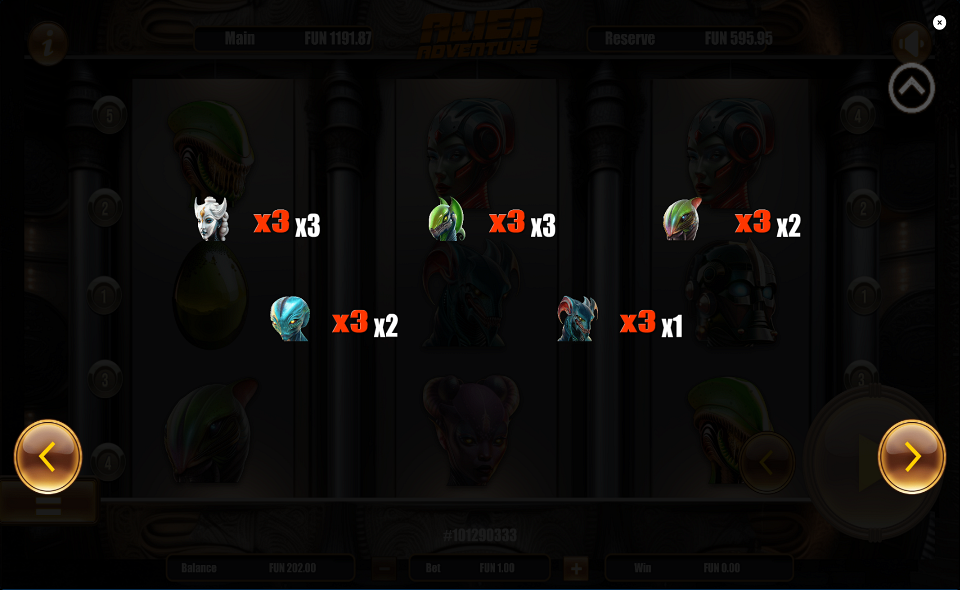Click the circular up-chevron button
Viewport: 960px width, 590px height.
tap(911, 89)
